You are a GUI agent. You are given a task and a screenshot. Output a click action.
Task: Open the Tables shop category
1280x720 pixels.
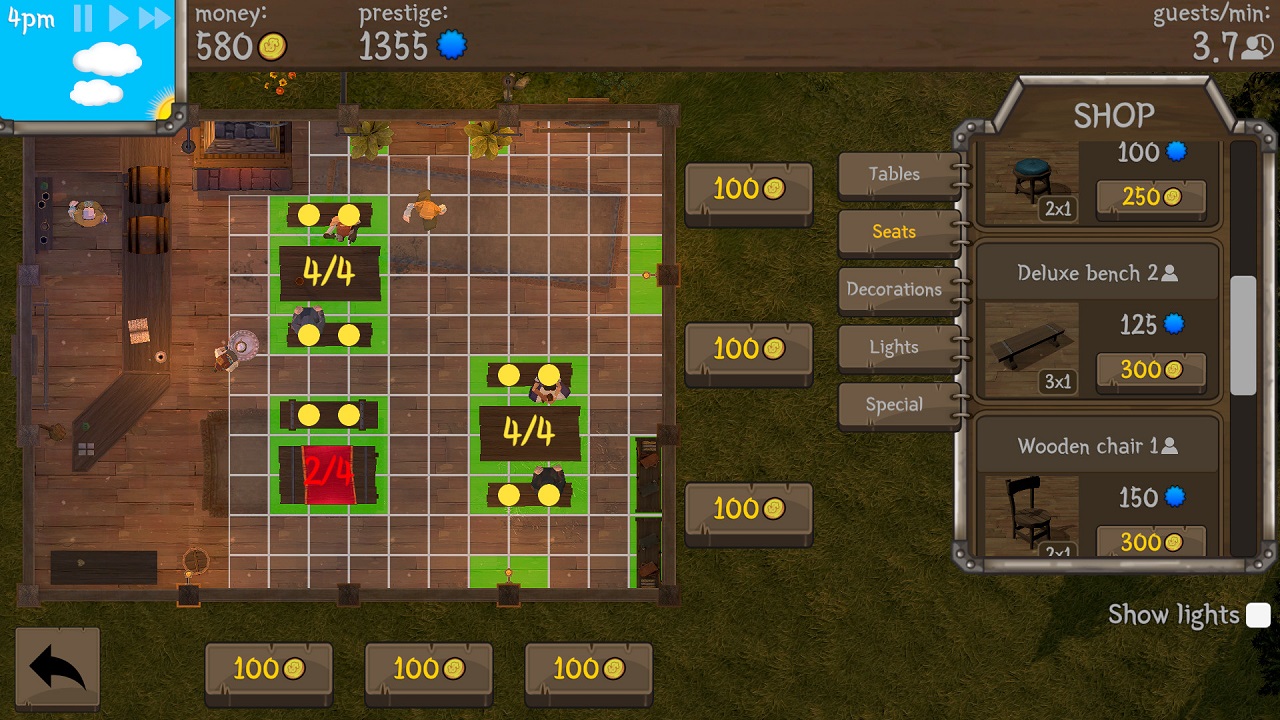pyautogui.click(x=894, y=175)
